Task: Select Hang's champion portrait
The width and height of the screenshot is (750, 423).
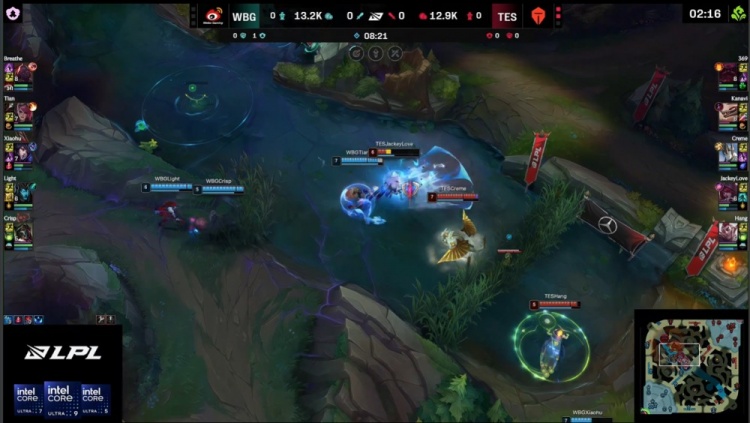Action: tap(728, 231)
